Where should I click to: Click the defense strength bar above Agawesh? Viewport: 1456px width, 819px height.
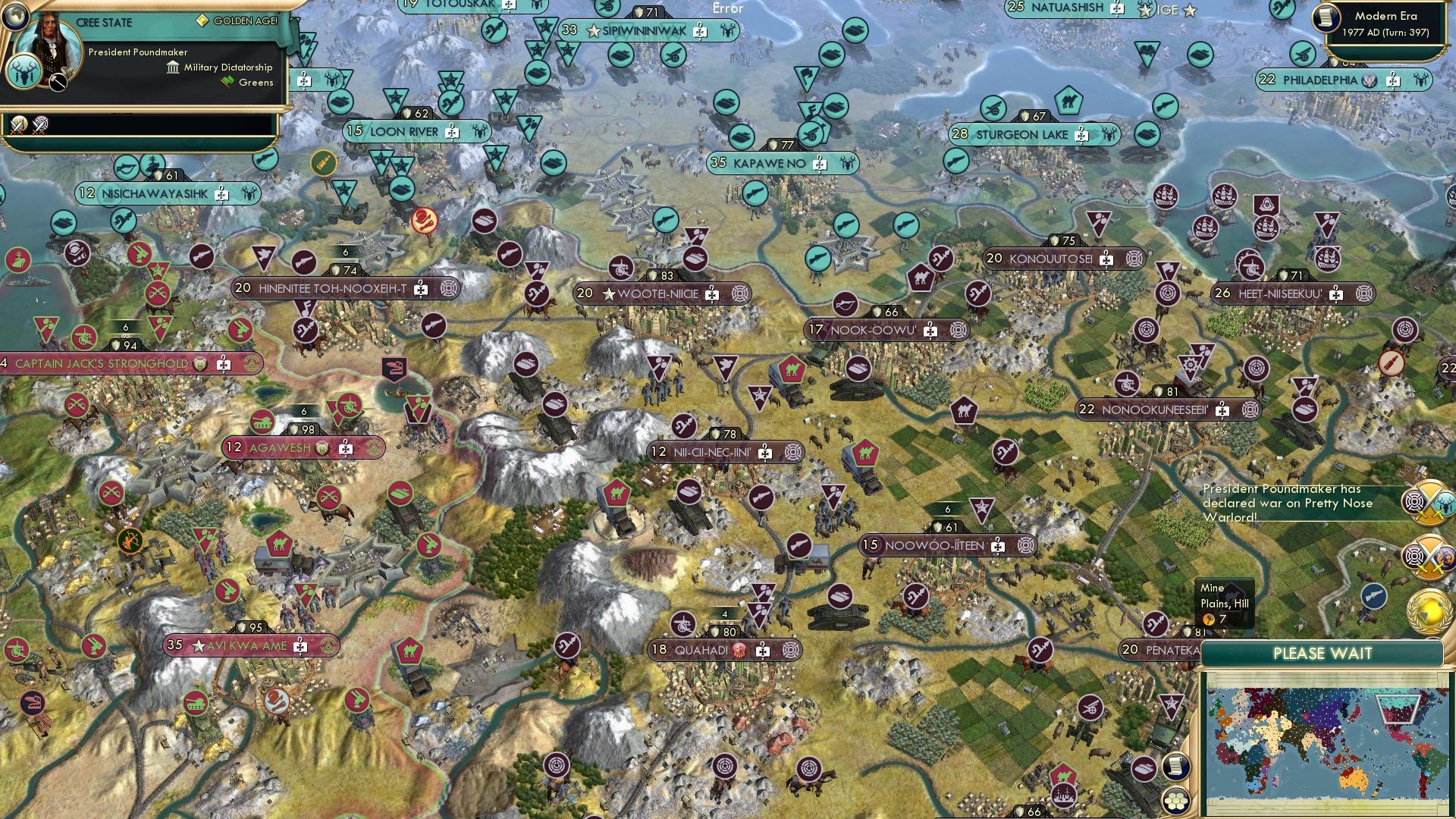pos(303,427)
